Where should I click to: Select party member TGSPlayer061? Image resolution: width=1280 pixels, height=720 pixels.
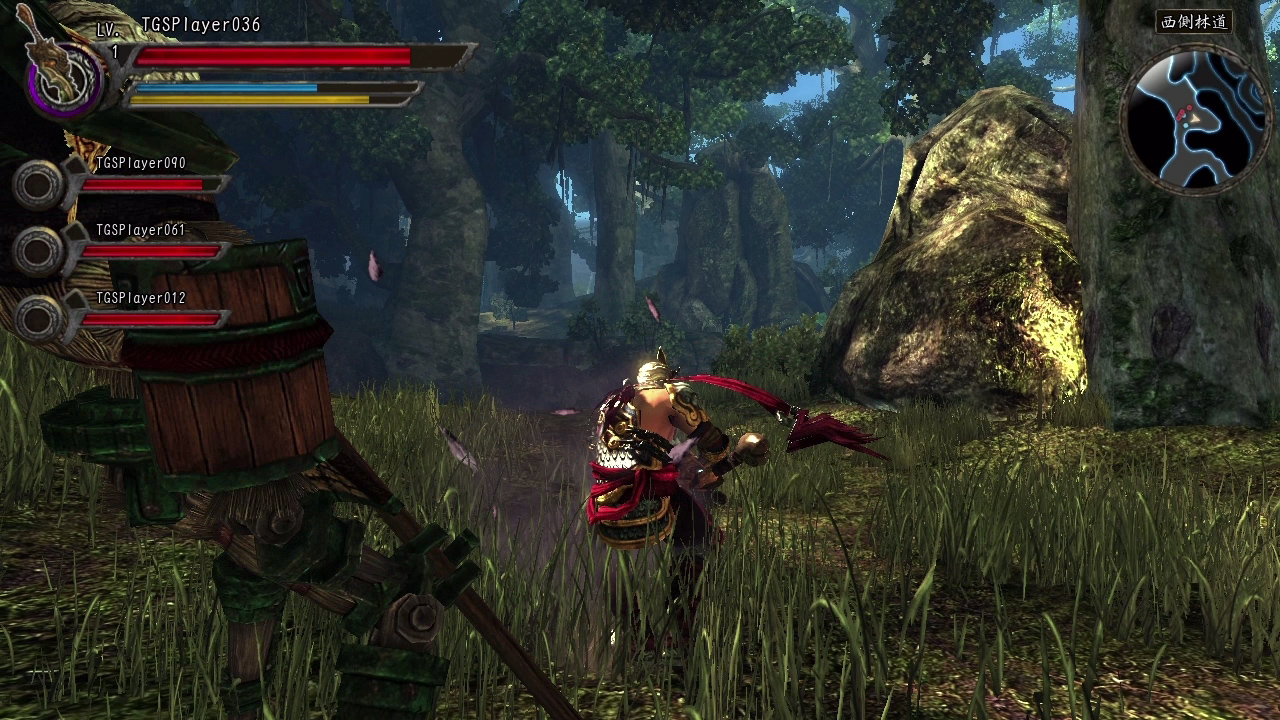click(x=140, y=230)
